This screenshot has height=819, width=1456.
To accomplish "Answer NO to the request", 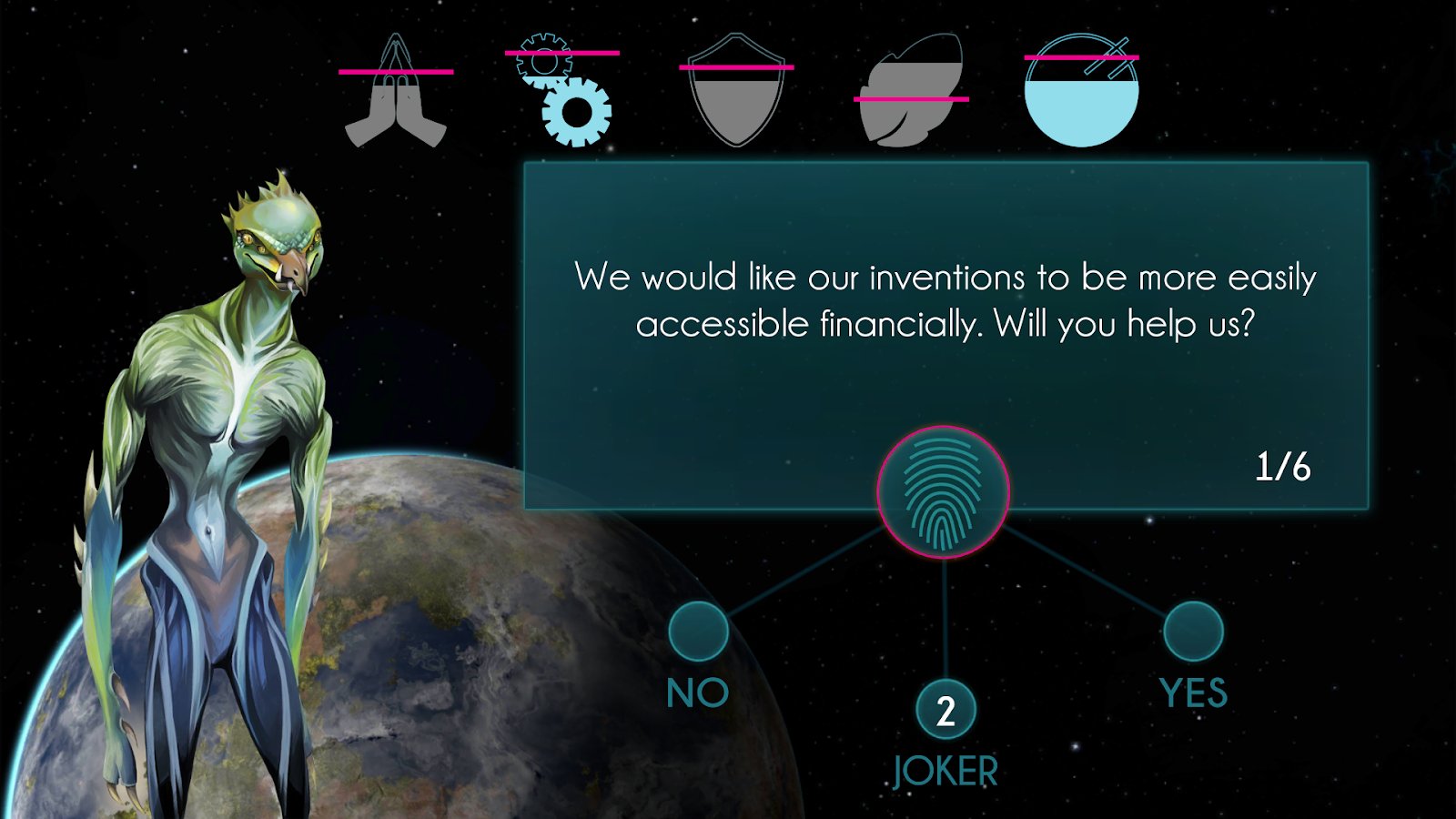I will pos(698,632).
